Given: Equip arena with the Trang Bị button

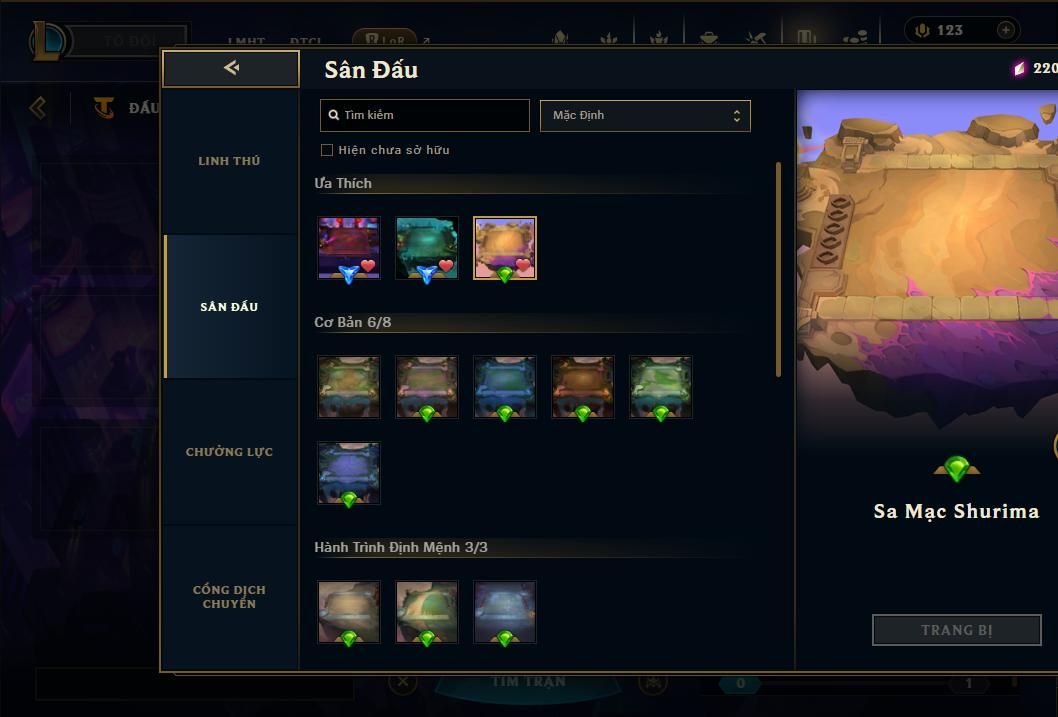Looking at the screenshot, I should tap(956, 630).
